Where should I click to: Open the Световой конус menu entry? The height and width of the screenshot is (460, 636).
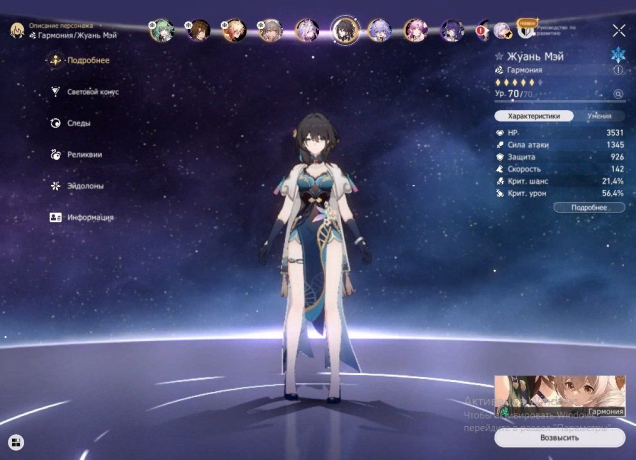[91, 92]
